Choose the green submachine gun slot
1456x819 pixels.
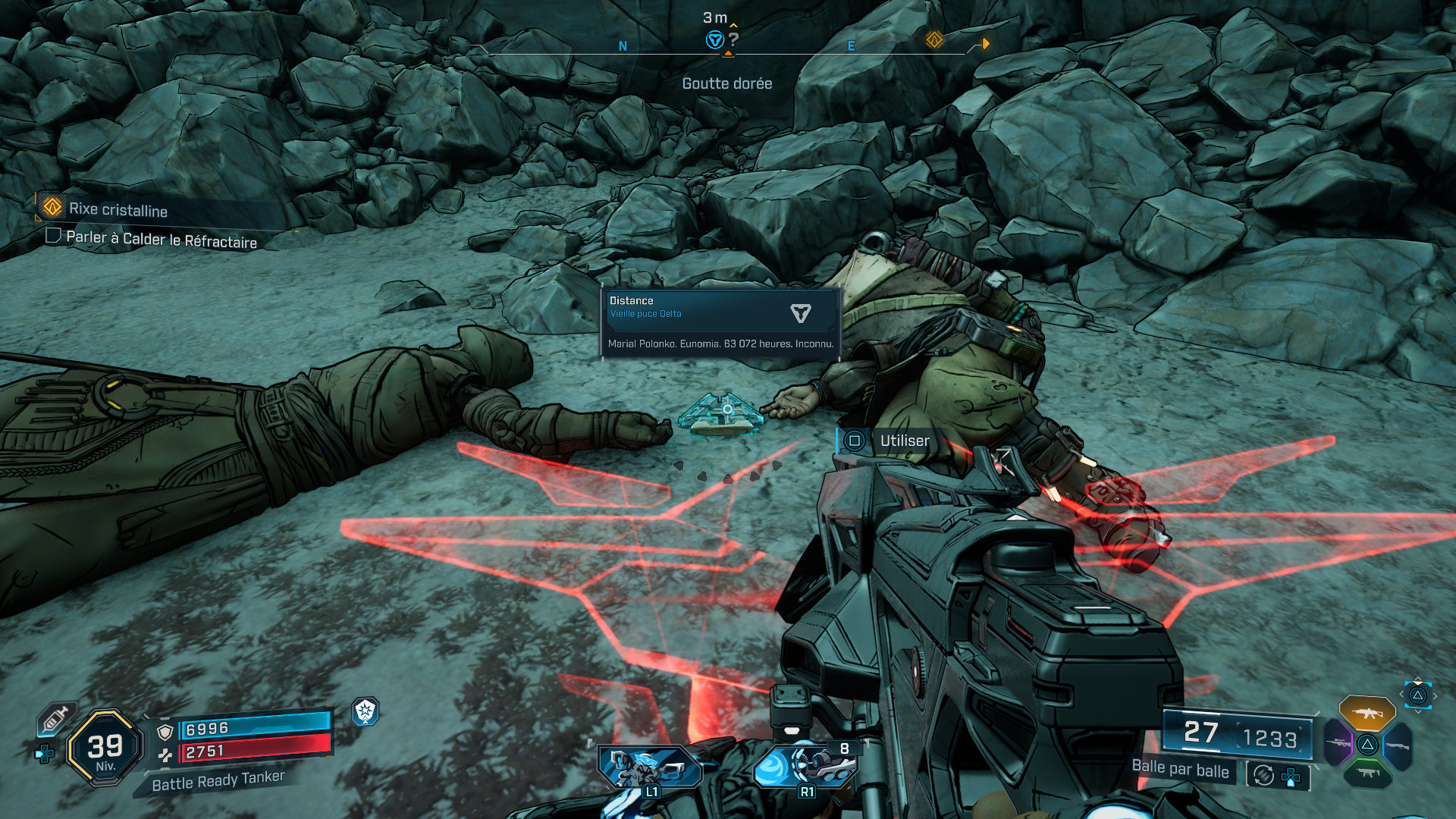[x=1367, y=773]
